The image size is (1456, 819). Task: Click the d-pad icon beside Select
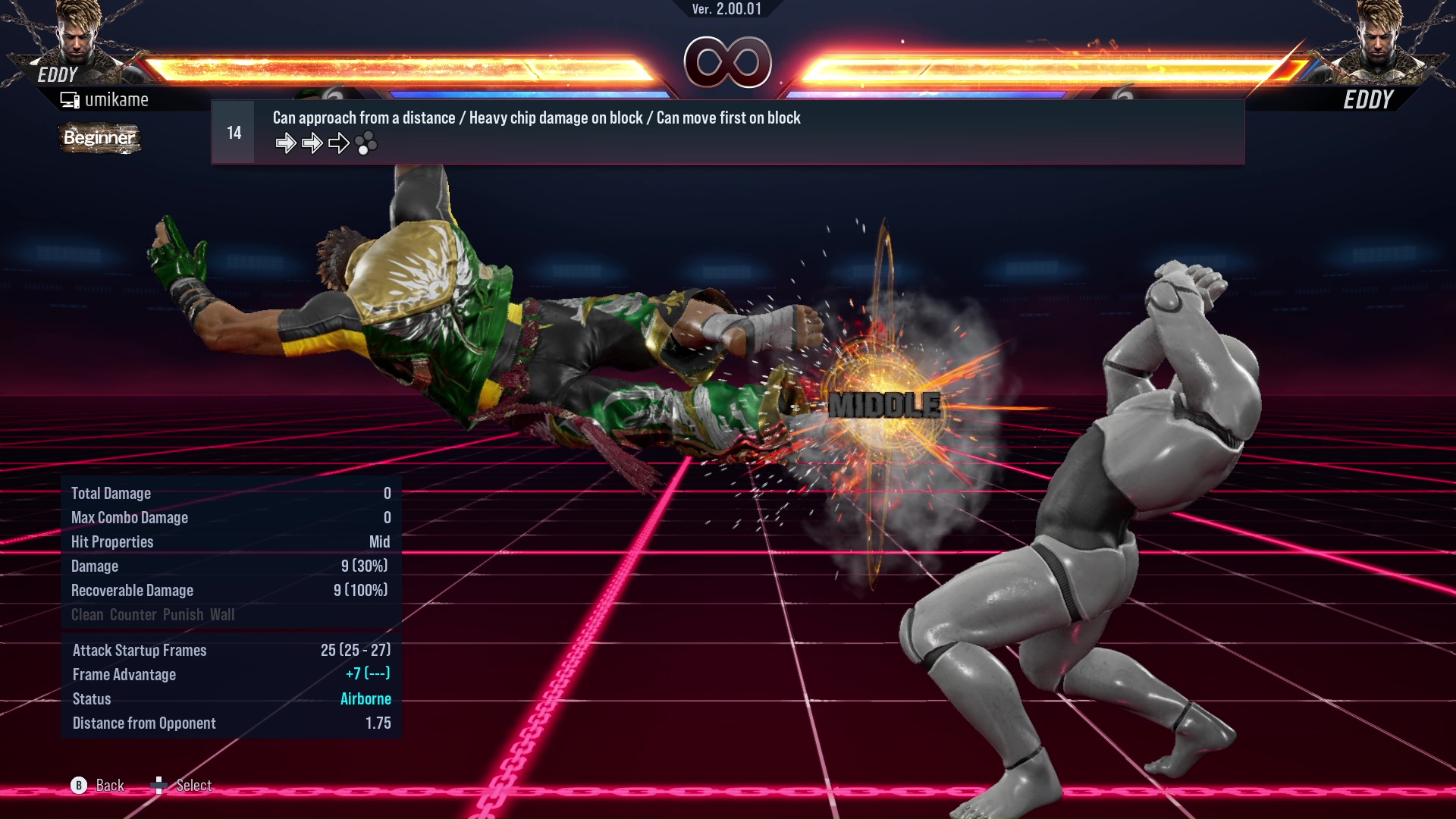click(x=160, y=786)
